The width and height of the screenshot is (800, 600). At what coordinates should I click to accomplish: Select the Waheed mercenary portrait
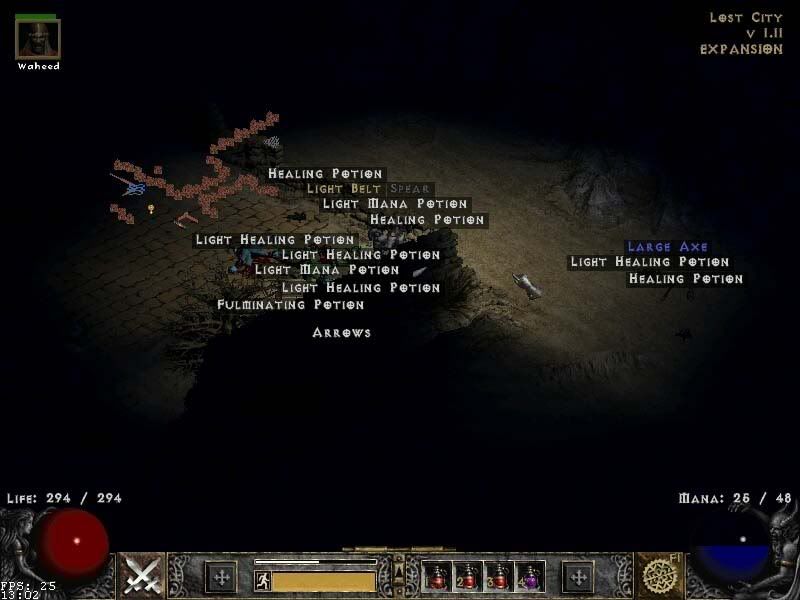(38, 39)
